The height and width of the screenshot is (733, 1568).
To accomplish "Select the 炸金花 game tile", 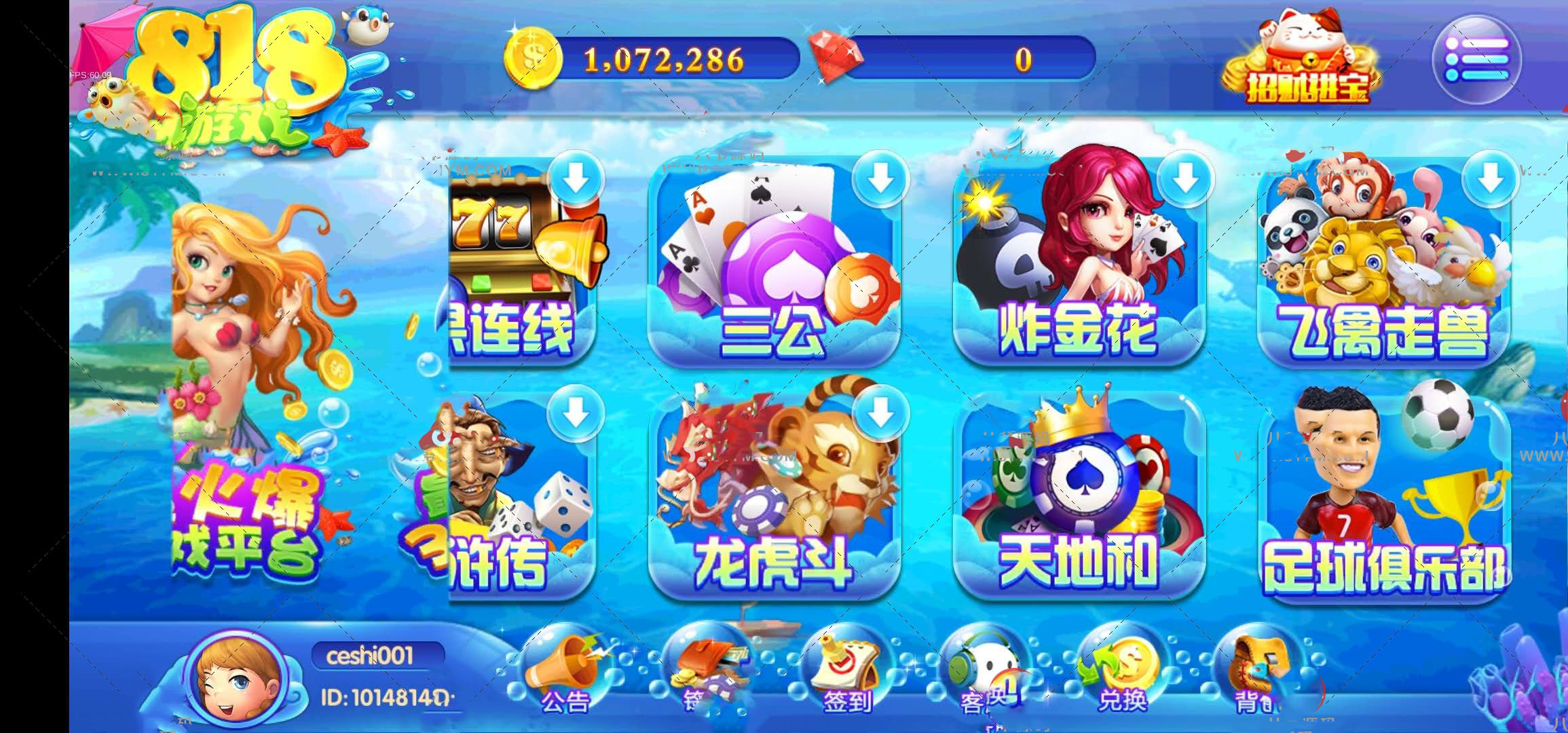I will (x=1078, y=265).
